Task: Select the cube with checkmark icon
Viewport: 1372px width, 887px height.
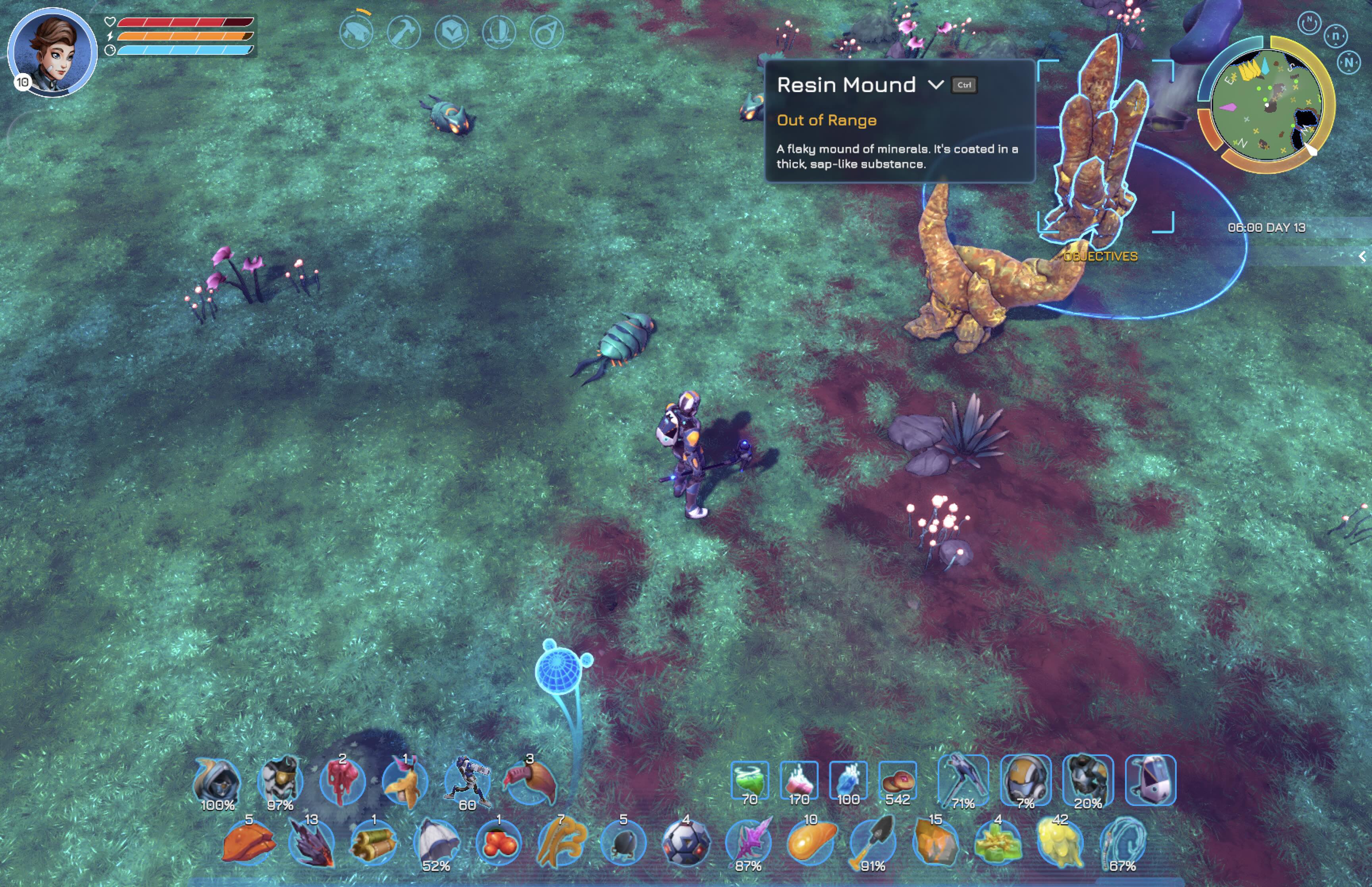Action: coord(451,32)
